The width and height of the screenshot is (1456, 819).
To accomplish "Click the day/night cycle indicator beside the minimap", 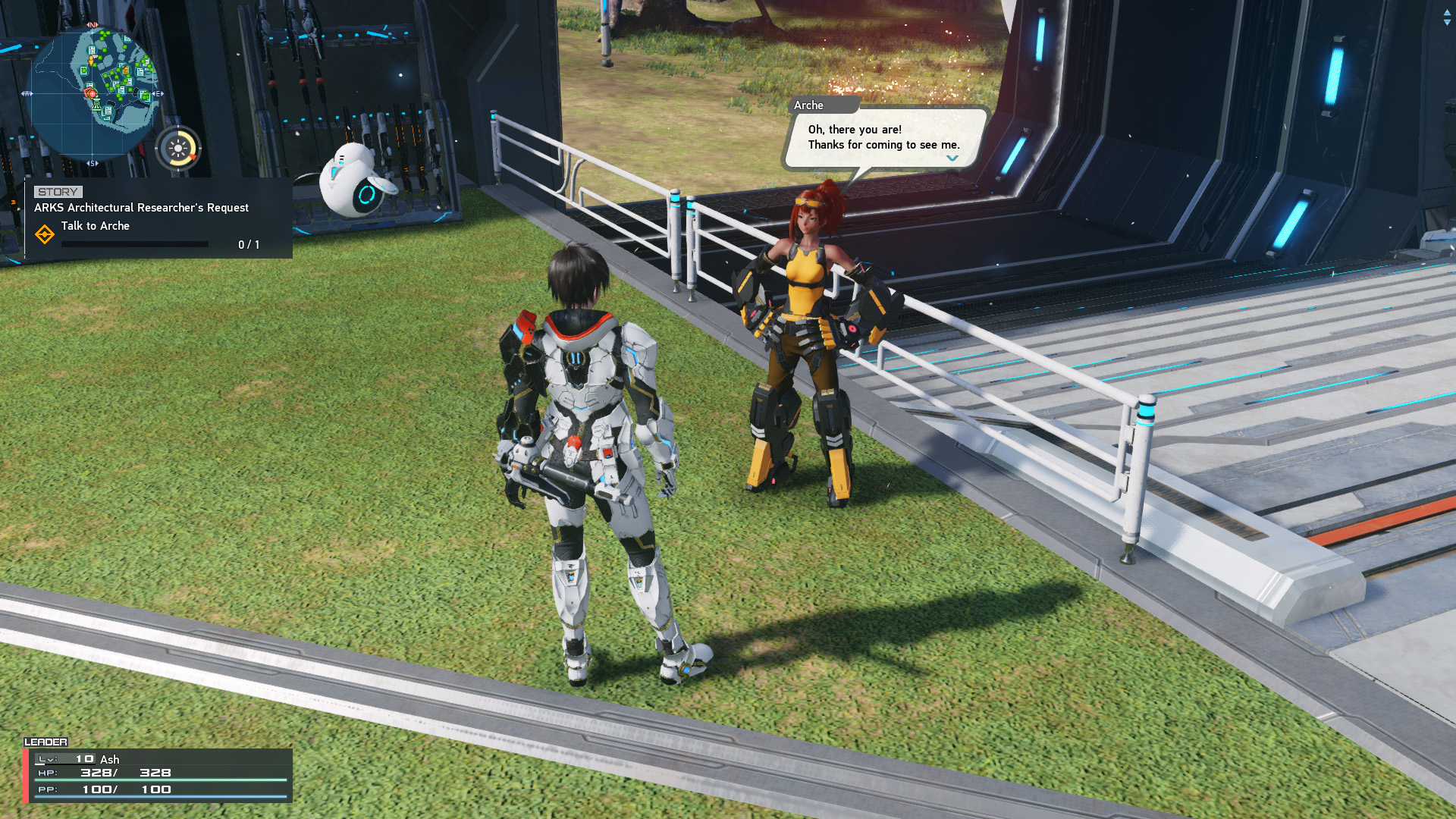I will click(178, 149).
